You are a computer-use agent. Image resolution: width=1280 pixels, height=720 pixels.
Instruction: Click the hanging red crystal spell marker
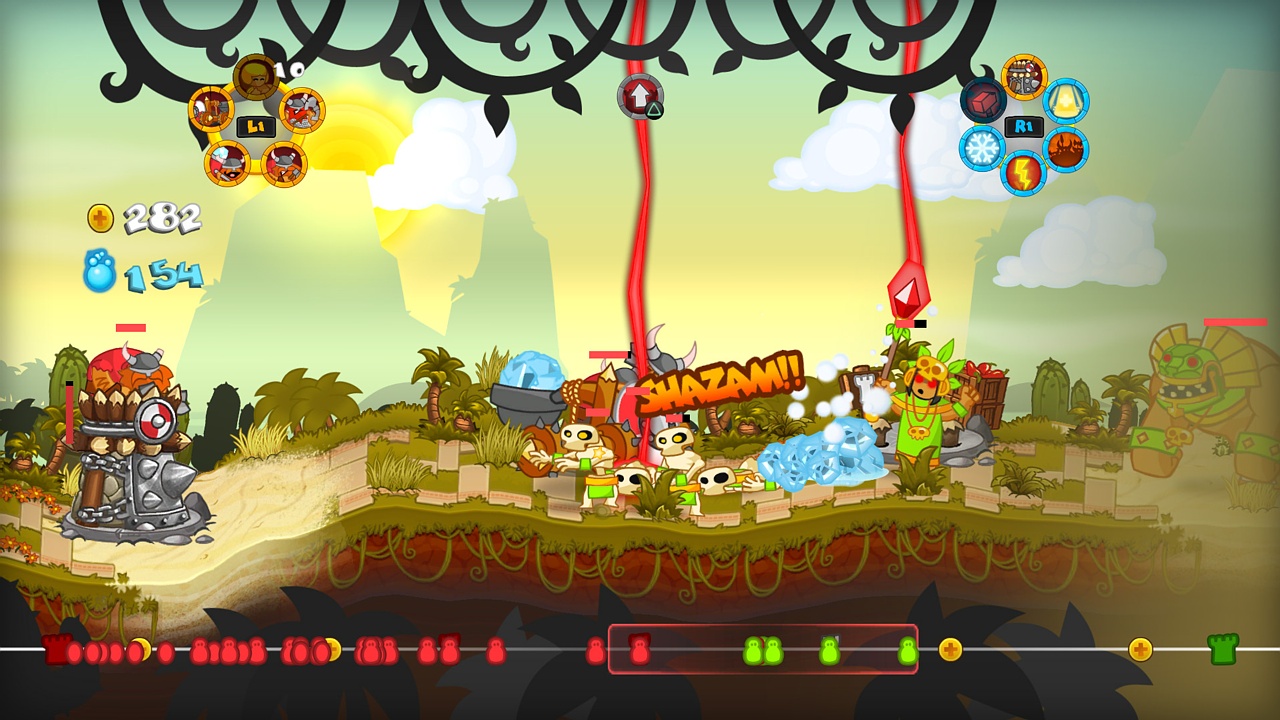coord(908,292)
